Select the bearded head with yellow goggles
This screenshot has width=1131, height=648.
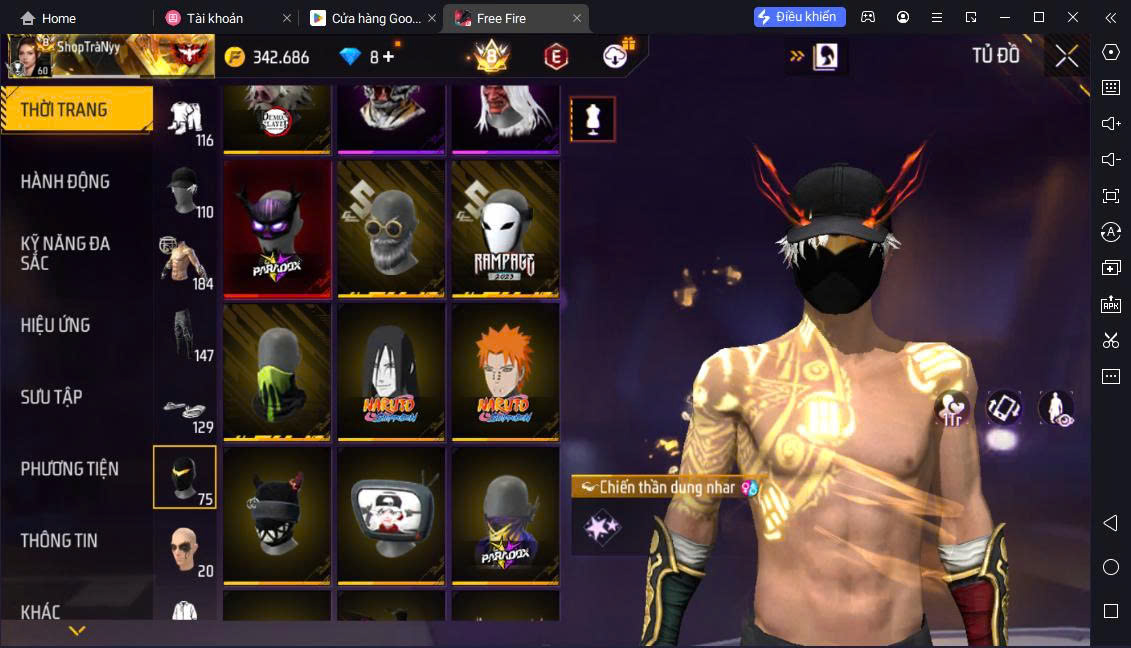(x=391, y=228)
